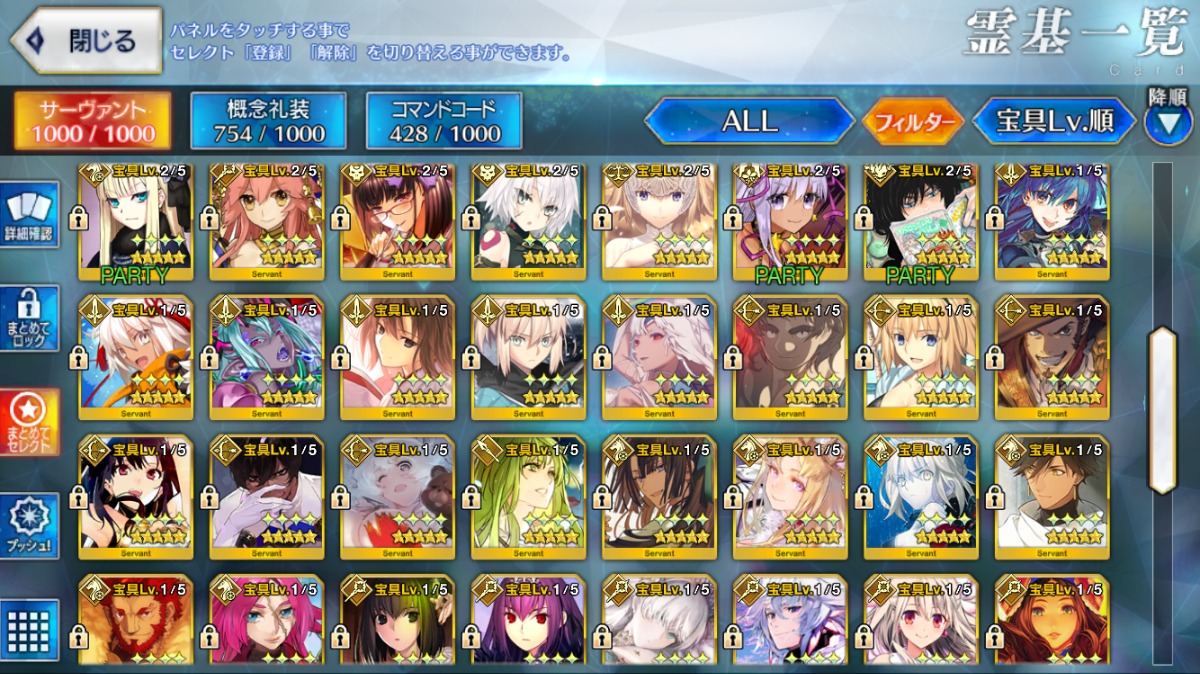Change sort order via 宝具Lv.順 button

1054,122
